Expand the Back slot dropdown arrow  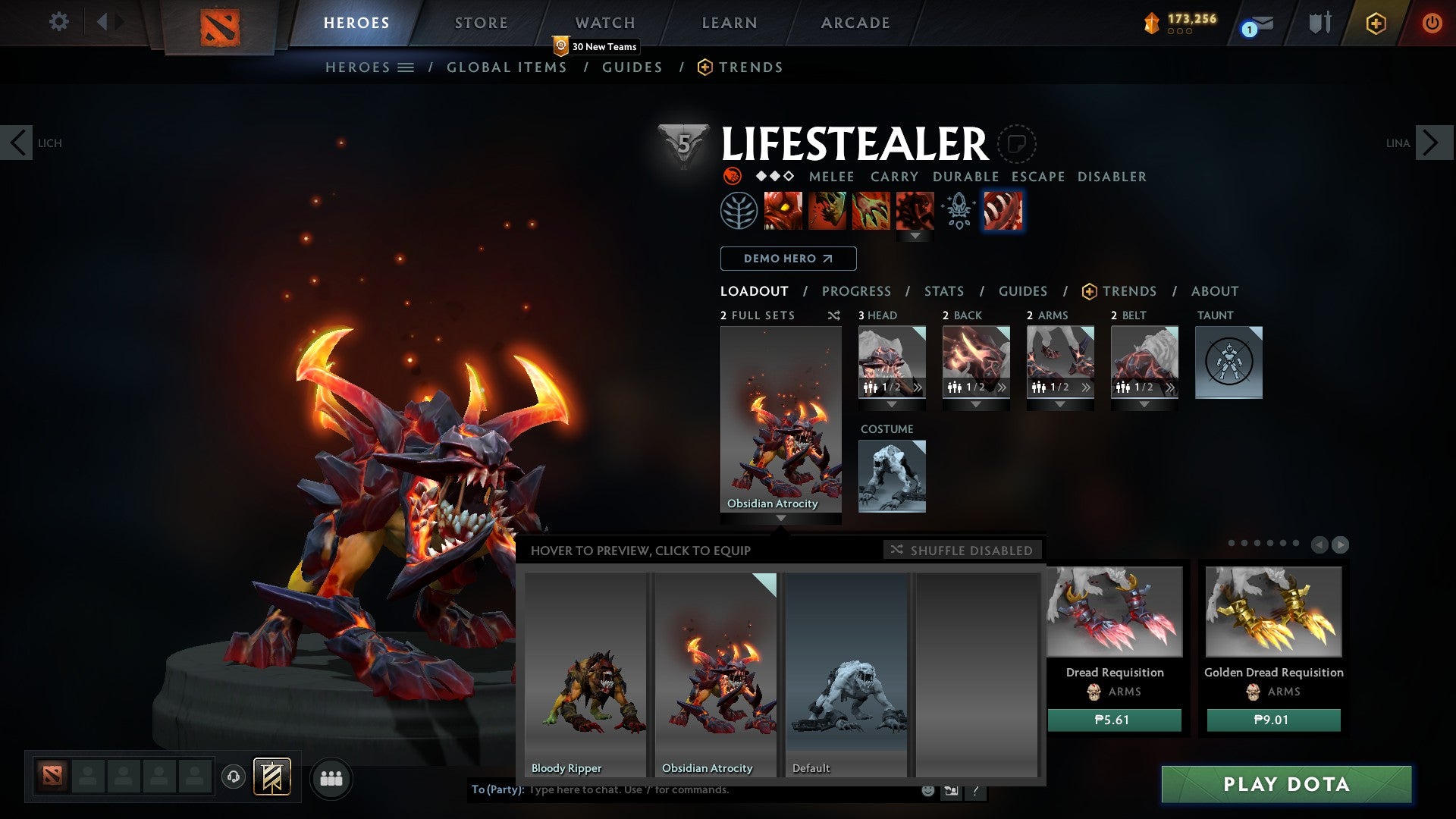977,404
